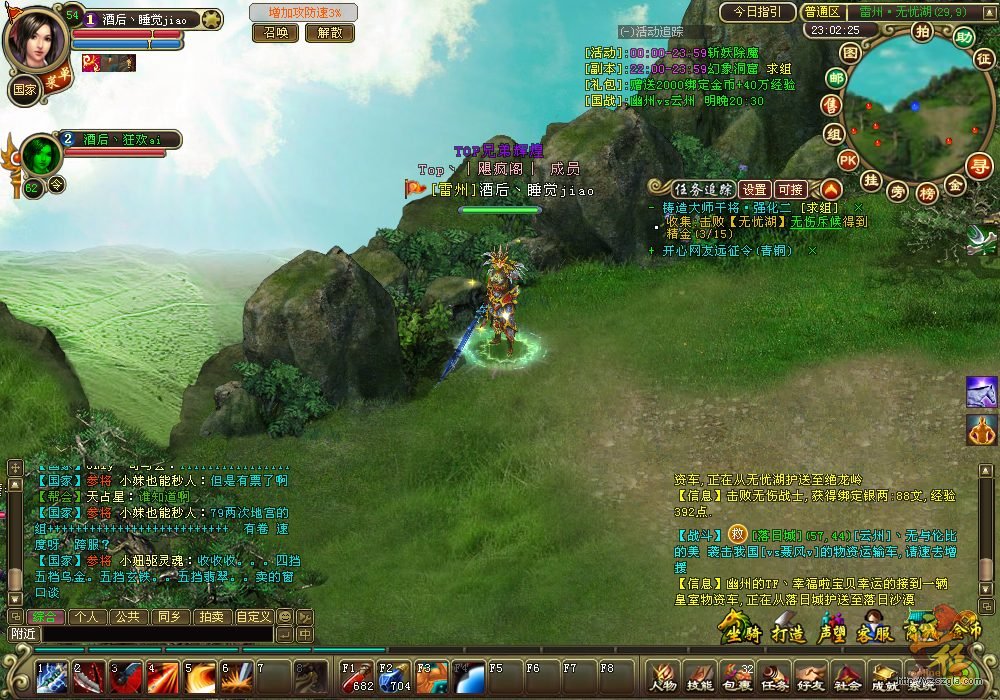
Task: Open the 人物 character panel
Action: (x=663, y=676)
